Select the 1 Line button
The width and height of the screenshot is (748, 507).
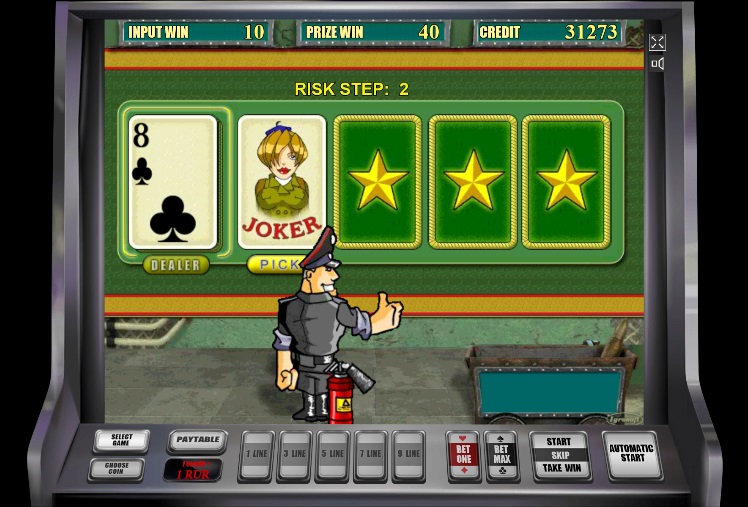coord(258,456)
